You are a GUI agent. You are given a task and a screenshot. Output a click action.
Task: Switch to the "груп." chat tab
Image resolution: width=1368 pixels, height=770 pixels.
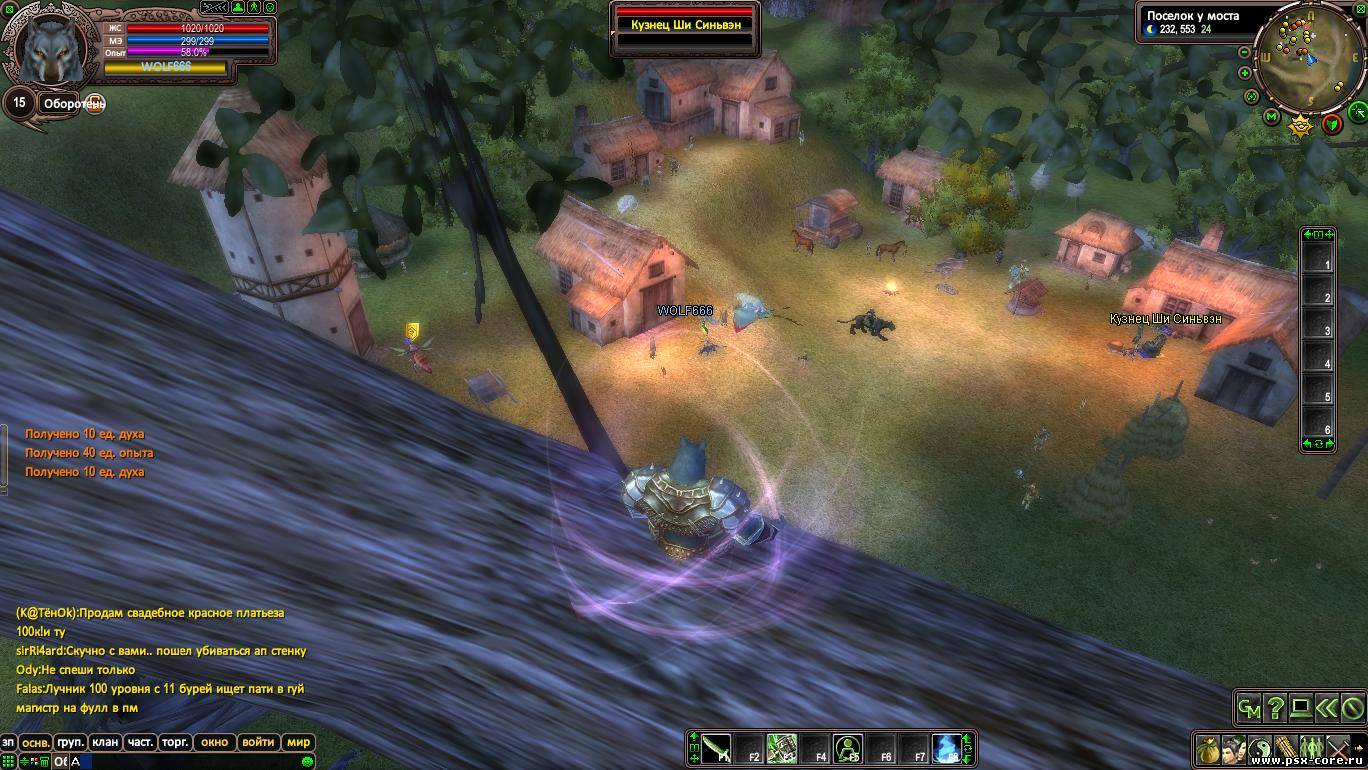(x=70, y=743)
